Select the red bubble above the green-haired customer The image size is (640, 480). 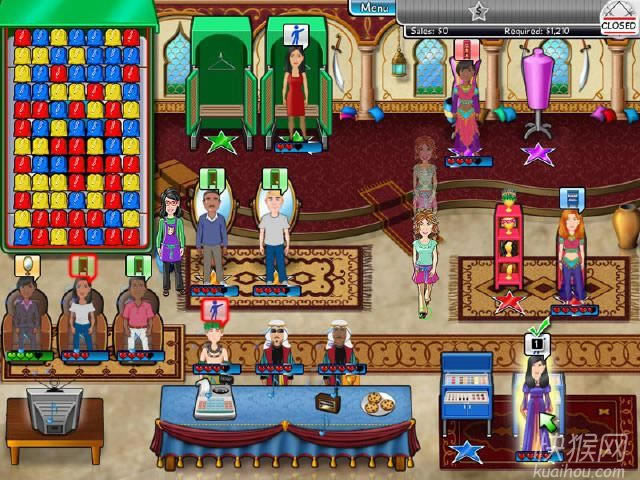[212, 310]
